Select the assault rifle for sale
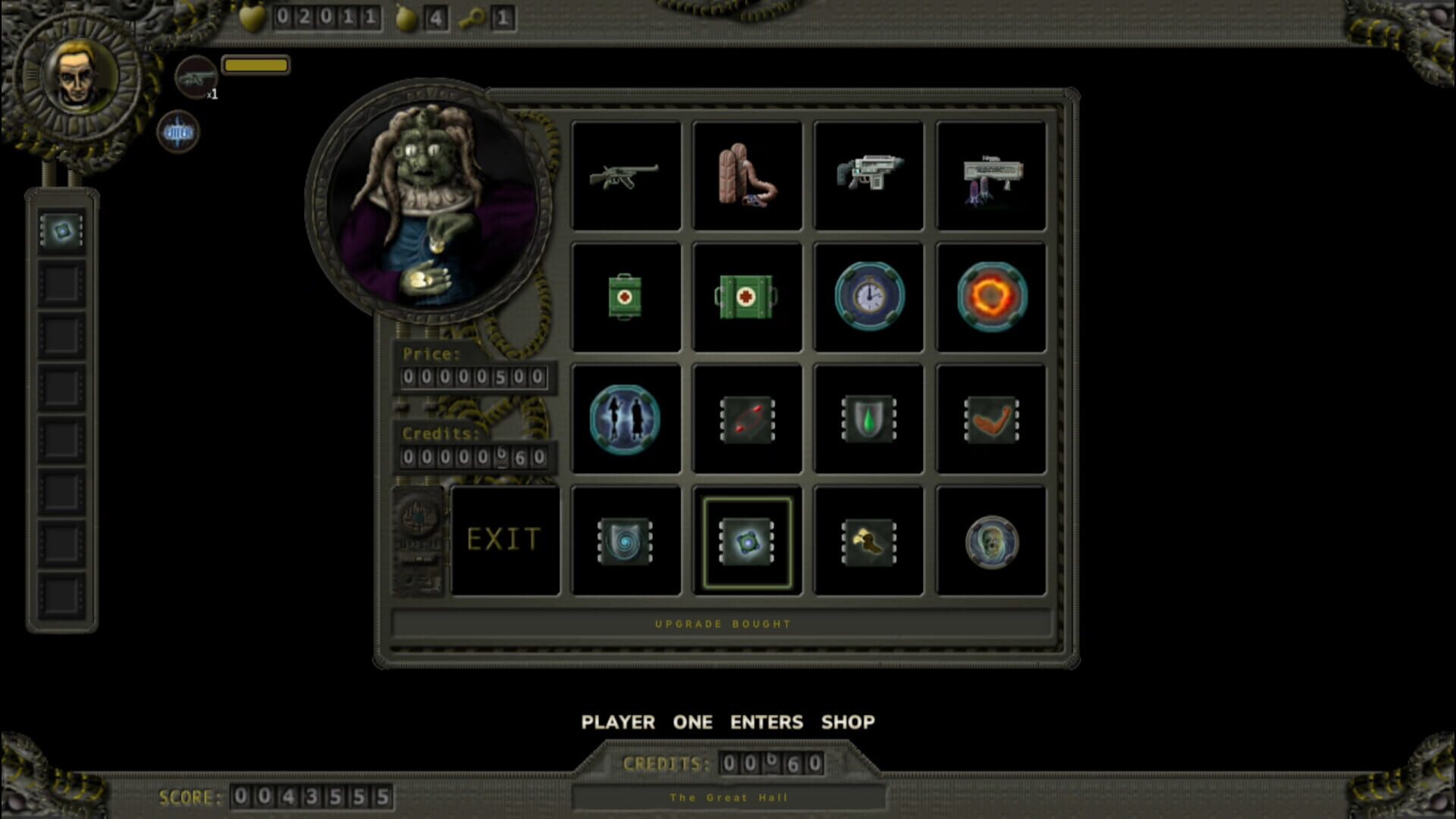The height and width of the screenshot is (819, 1456). 869,175
